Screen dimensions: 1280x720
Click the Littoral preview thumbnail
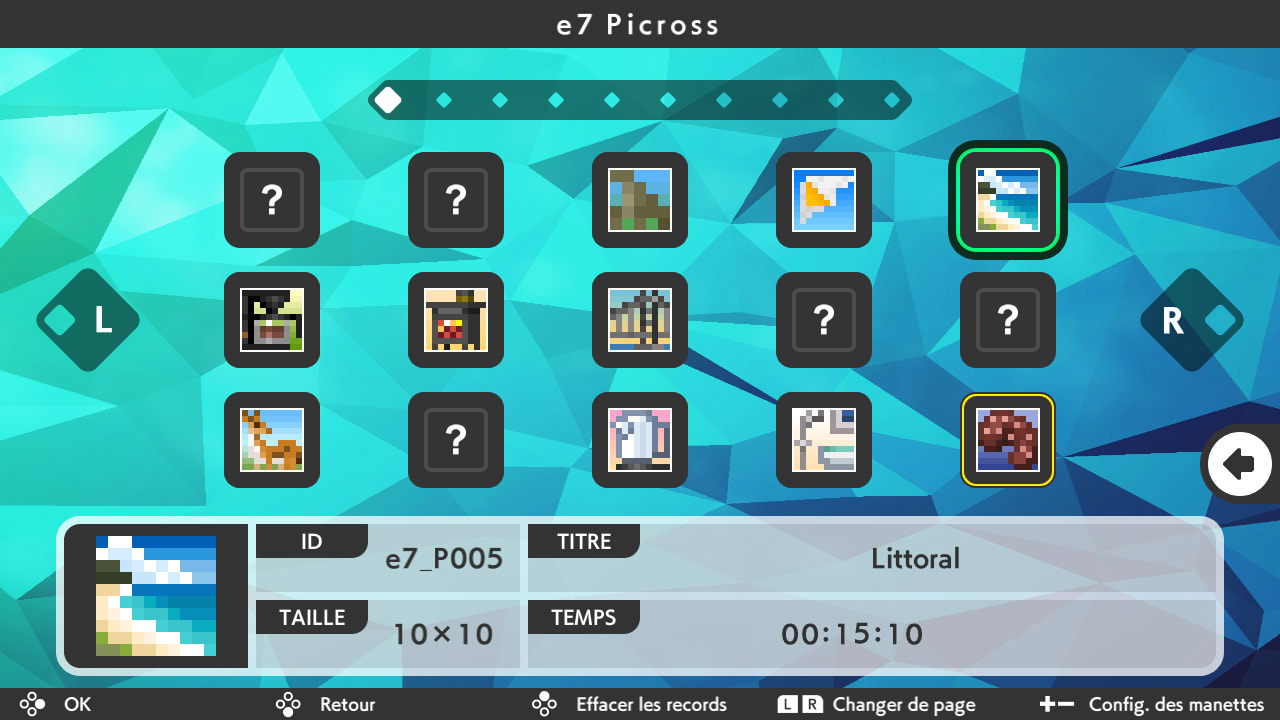click(155, 596)
